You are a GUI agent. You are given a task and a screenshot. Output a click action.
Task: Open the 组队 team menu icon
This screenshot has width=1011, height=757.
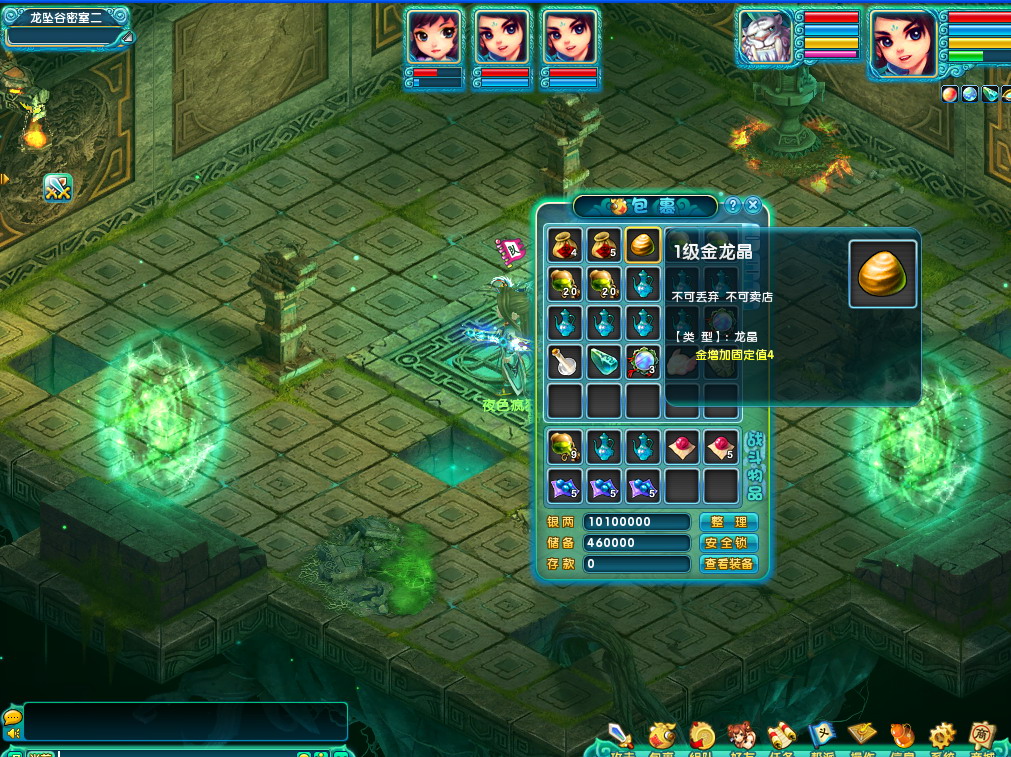702,737
